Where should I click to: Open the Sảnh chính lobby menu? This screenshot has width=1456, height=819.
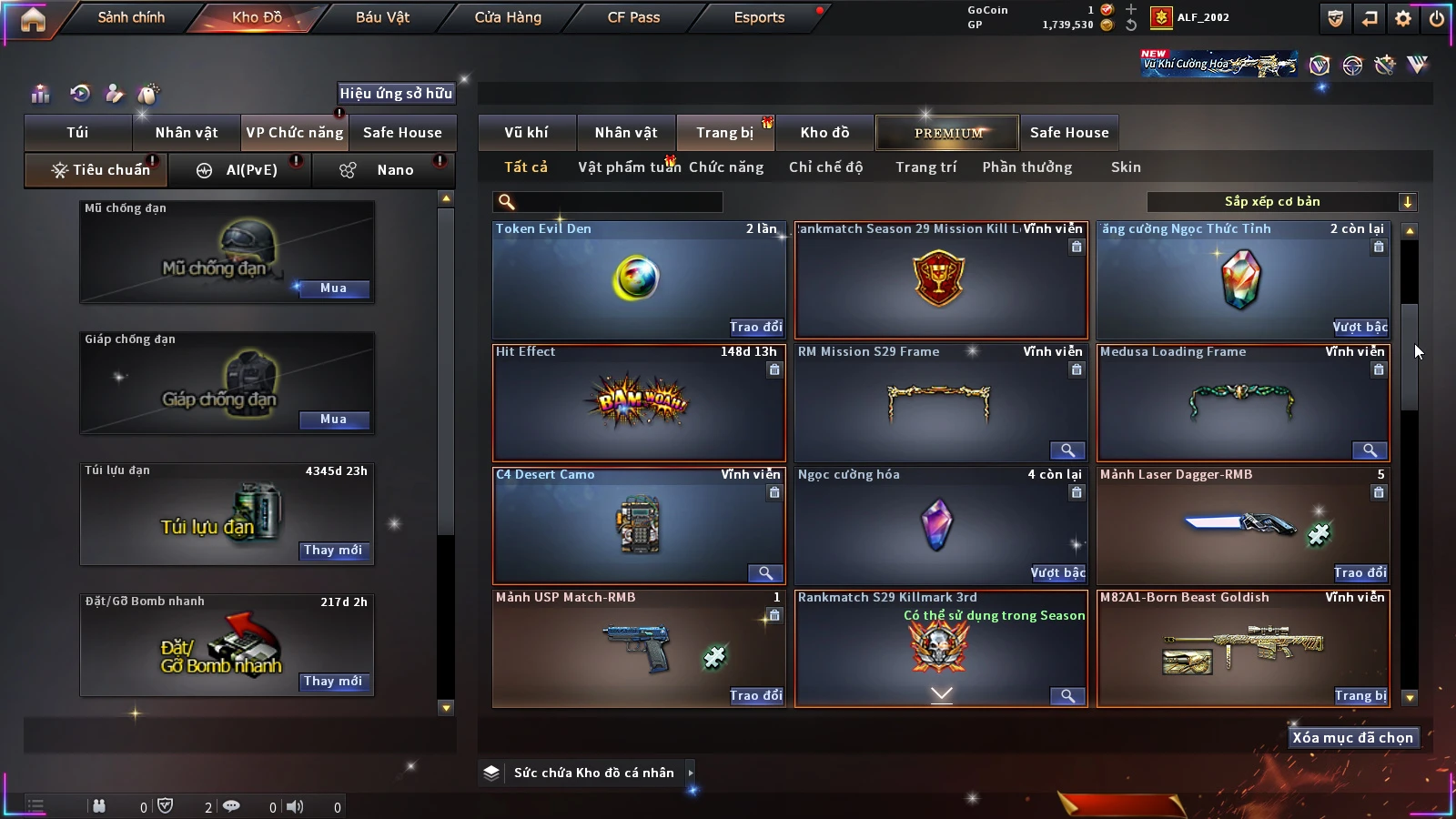(131, 17)
